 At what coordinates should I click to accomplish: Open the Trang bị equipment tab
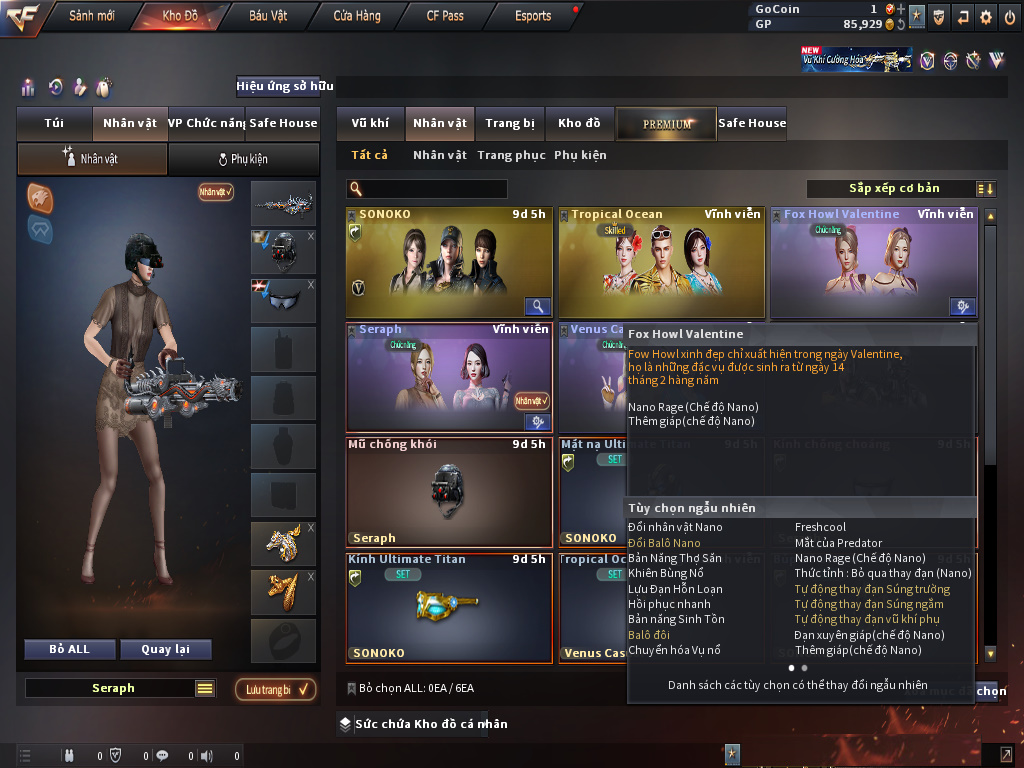coord(510,123)
